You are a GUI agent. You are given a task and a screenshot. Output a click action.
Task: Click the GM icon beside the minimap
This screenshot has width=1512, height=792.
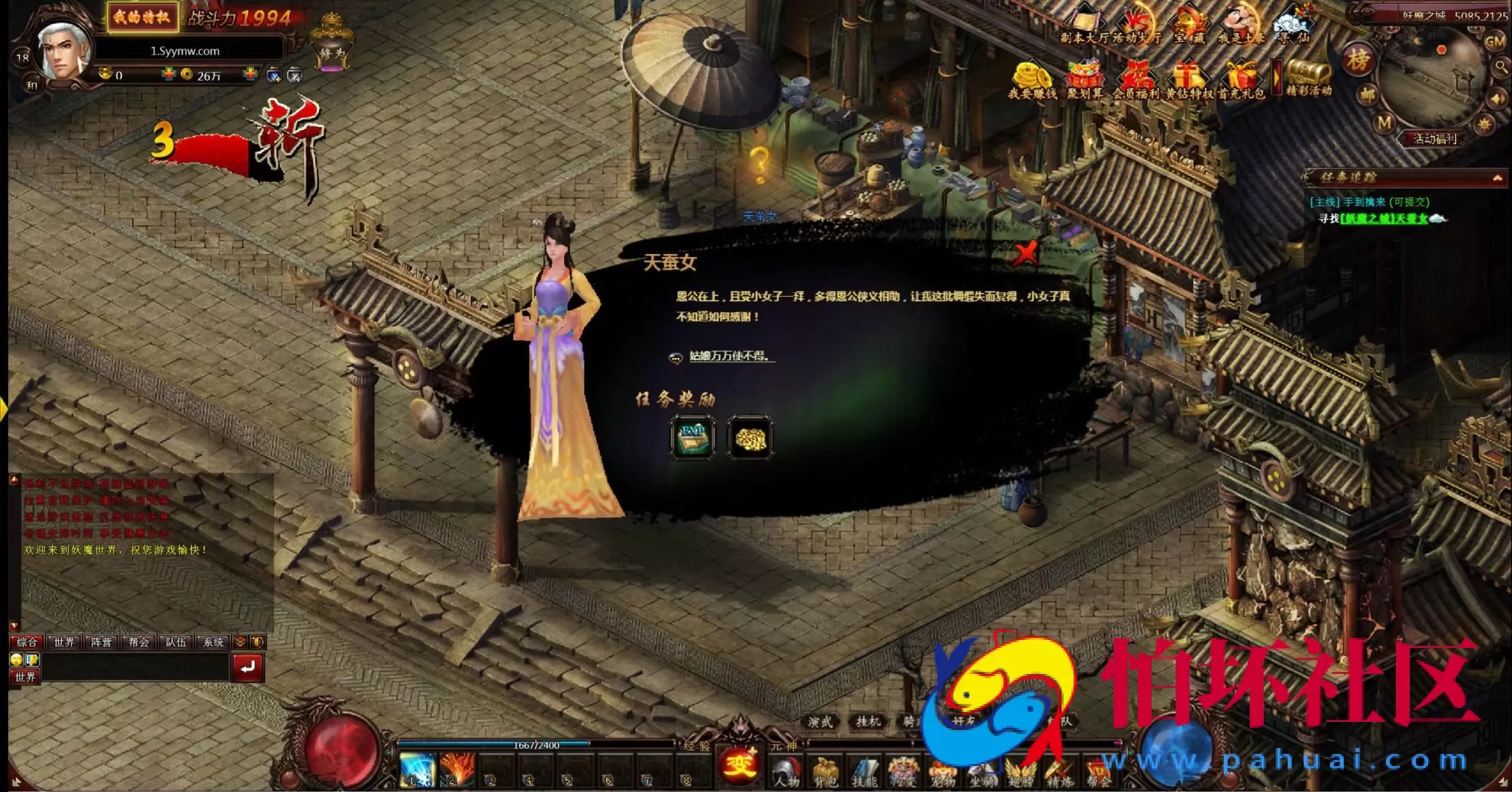point(1494,41)
